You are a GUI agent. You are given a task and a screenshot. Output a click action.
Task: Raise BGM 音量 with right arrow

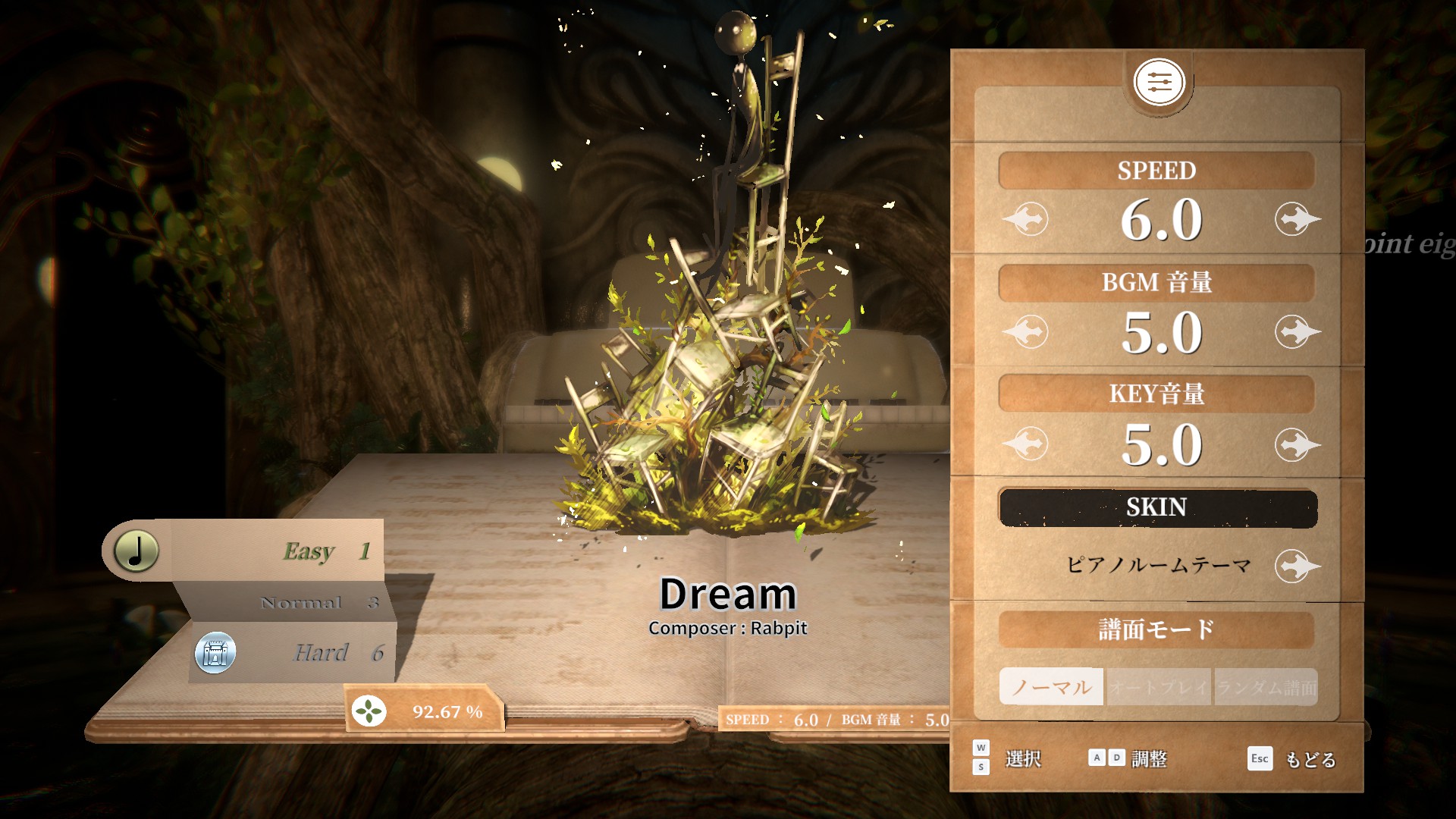click(1297, 331)
